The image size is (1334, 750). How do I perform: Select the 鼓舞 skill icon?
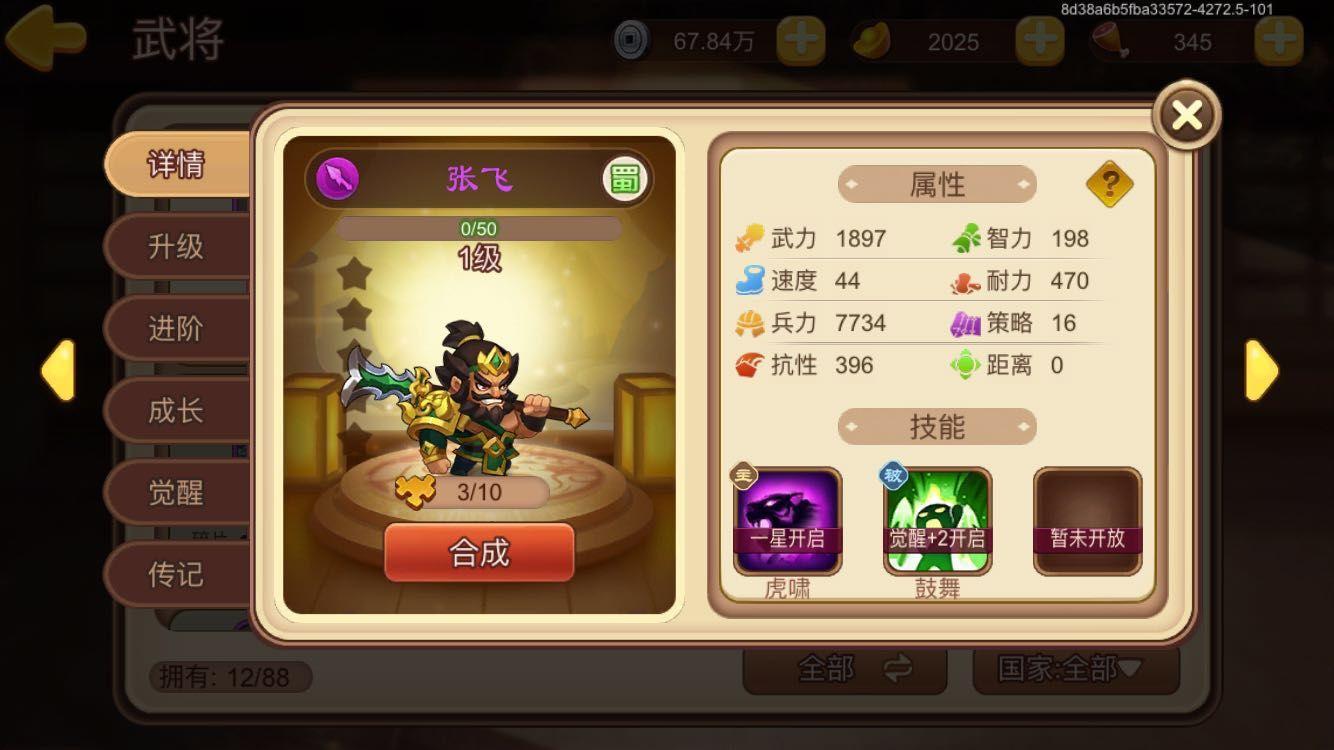936,520
